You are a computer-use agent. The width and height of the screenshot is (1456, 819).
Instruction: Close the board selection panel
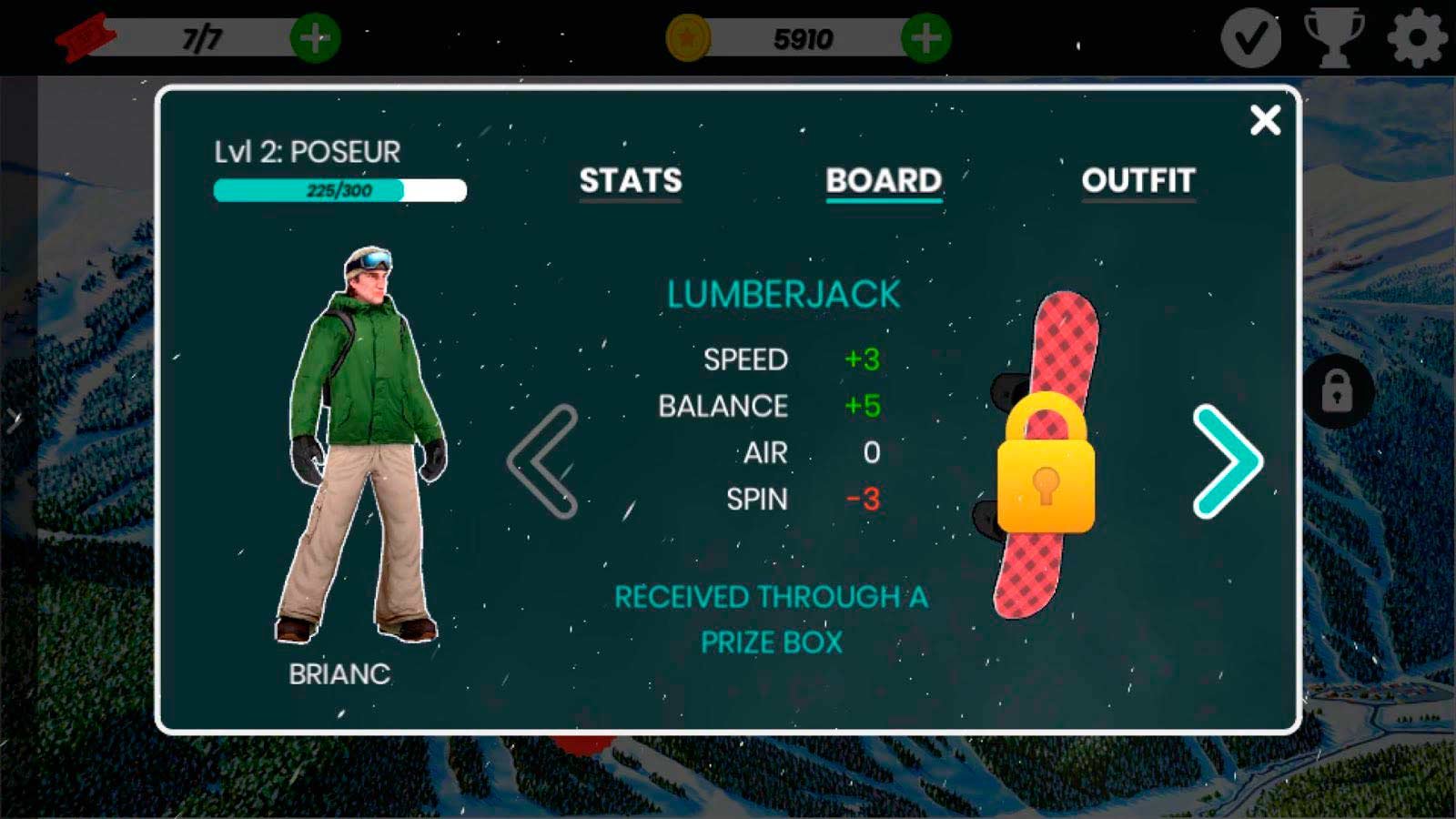tap(1265, 120)
